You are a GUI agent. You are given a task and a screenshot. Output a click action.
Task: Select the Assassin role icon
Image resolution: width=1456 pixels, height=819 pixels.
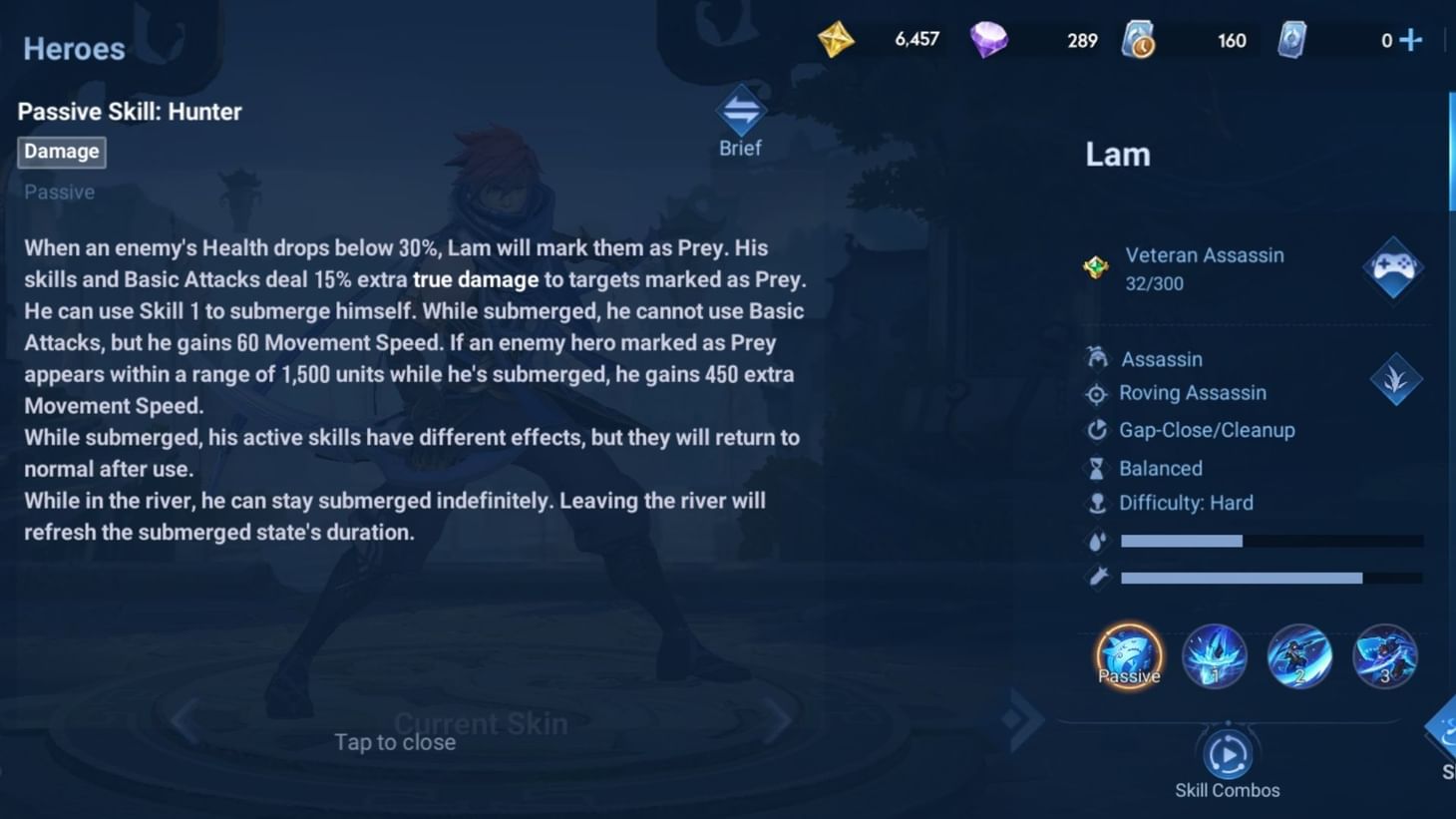click(x=1098, y=358)
